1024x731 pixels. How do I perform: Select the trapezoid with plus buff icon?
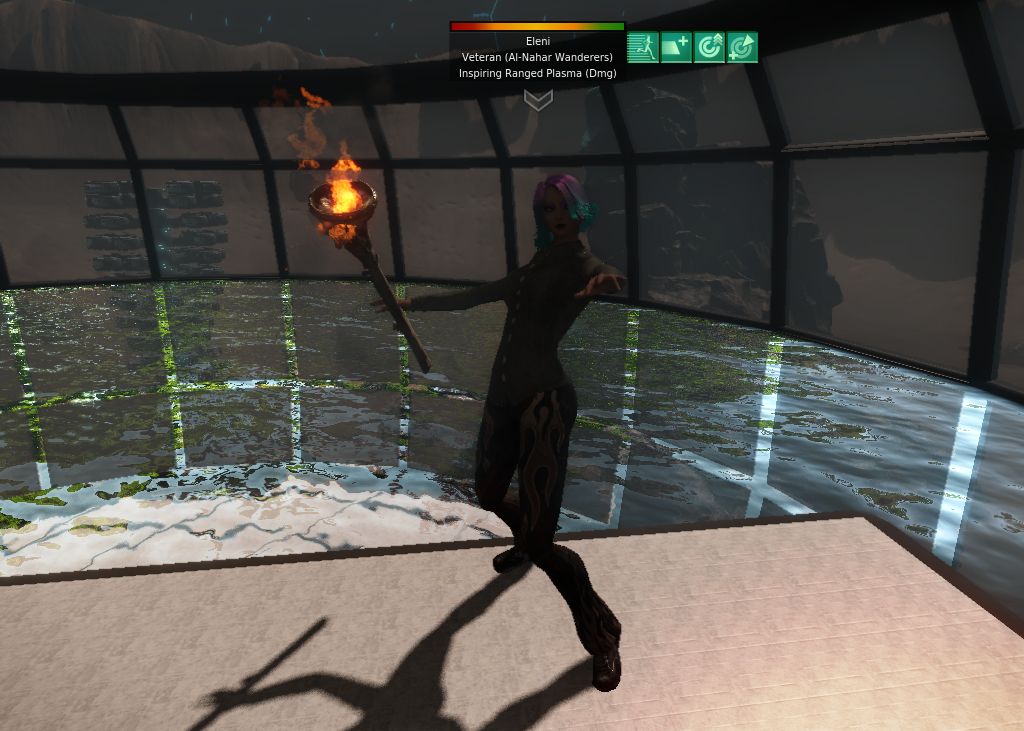[x=676, y=47]
